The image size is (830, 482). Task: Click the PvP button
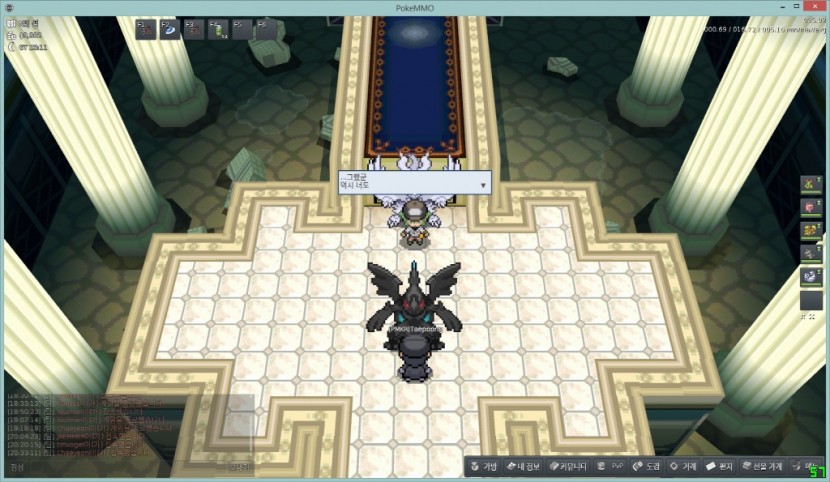[x=611, y=466]
